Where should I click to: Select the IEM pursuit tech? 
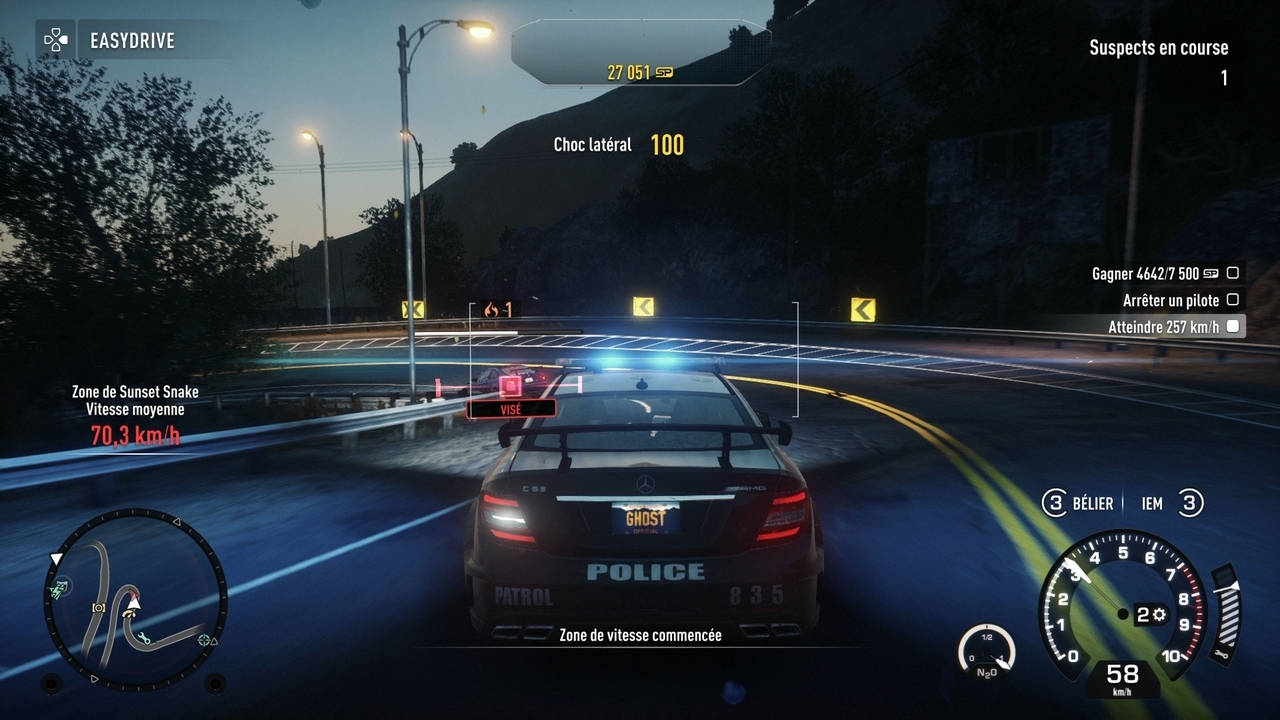[1165, 504]
